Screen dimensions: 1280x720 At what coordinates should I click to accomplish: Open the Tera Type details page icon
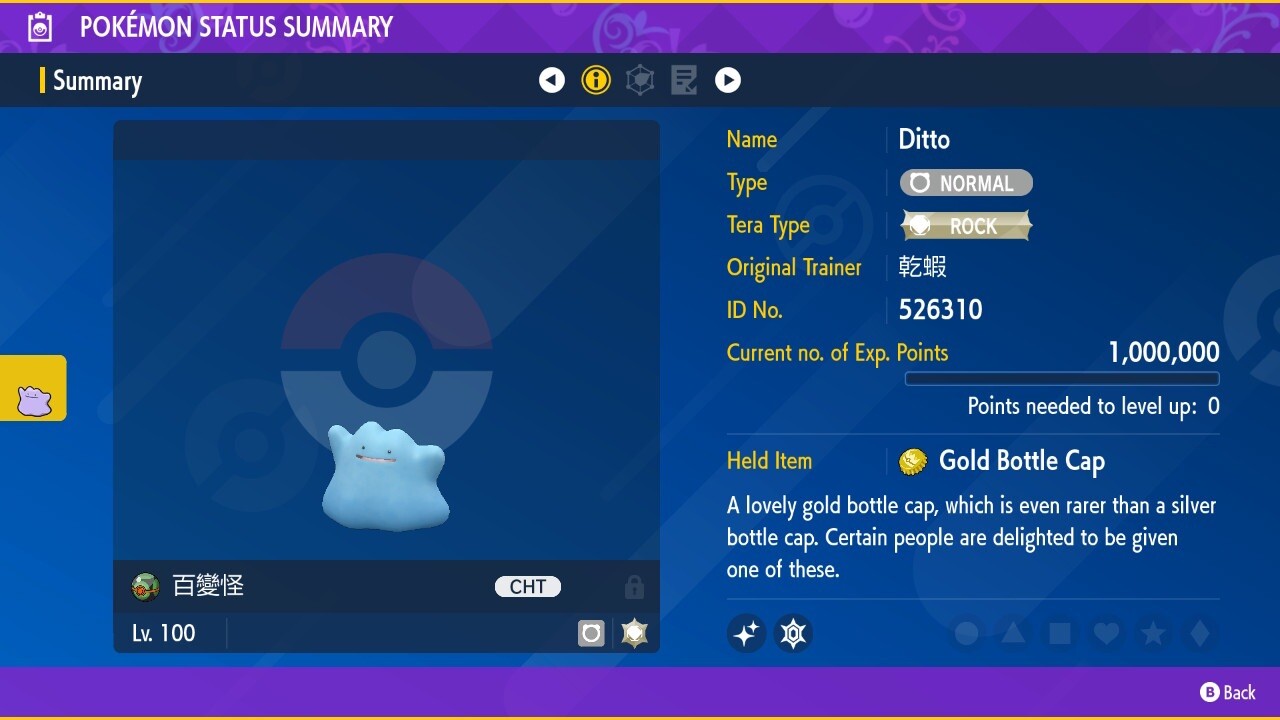[x=640, y=80]
